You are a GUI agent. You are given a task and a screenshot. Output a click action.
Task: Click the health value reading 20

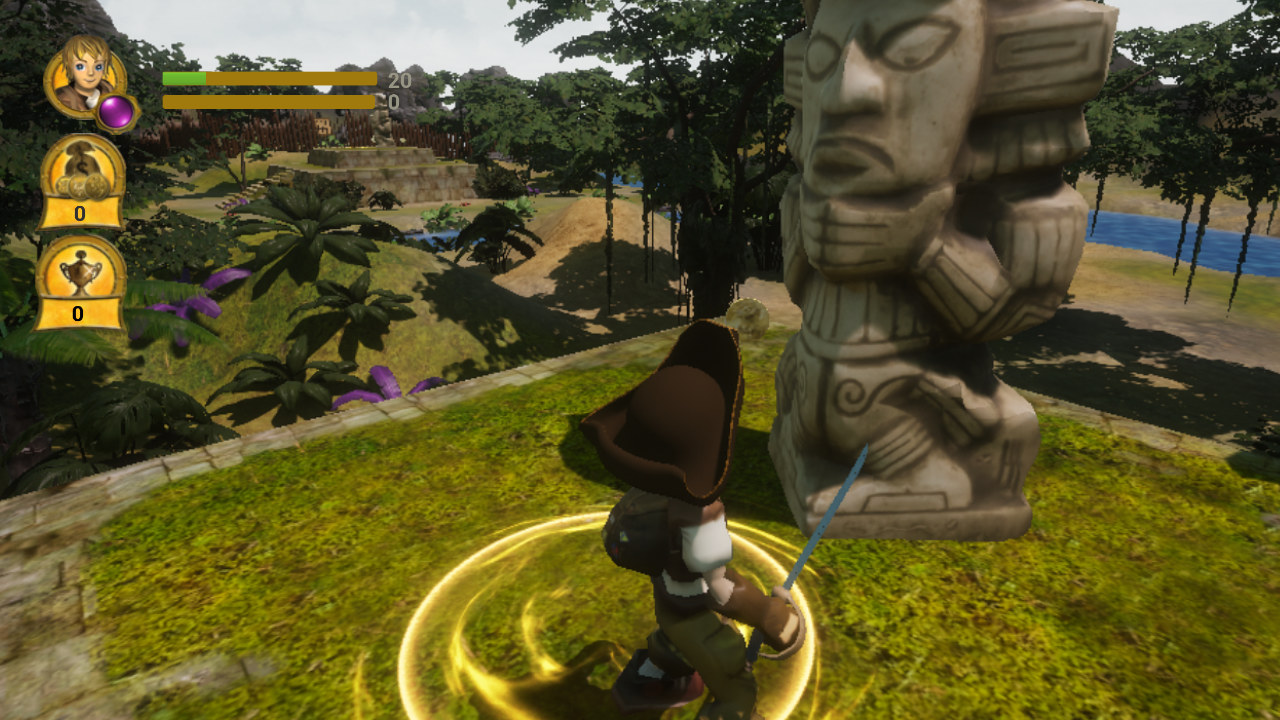coord(400,80)
